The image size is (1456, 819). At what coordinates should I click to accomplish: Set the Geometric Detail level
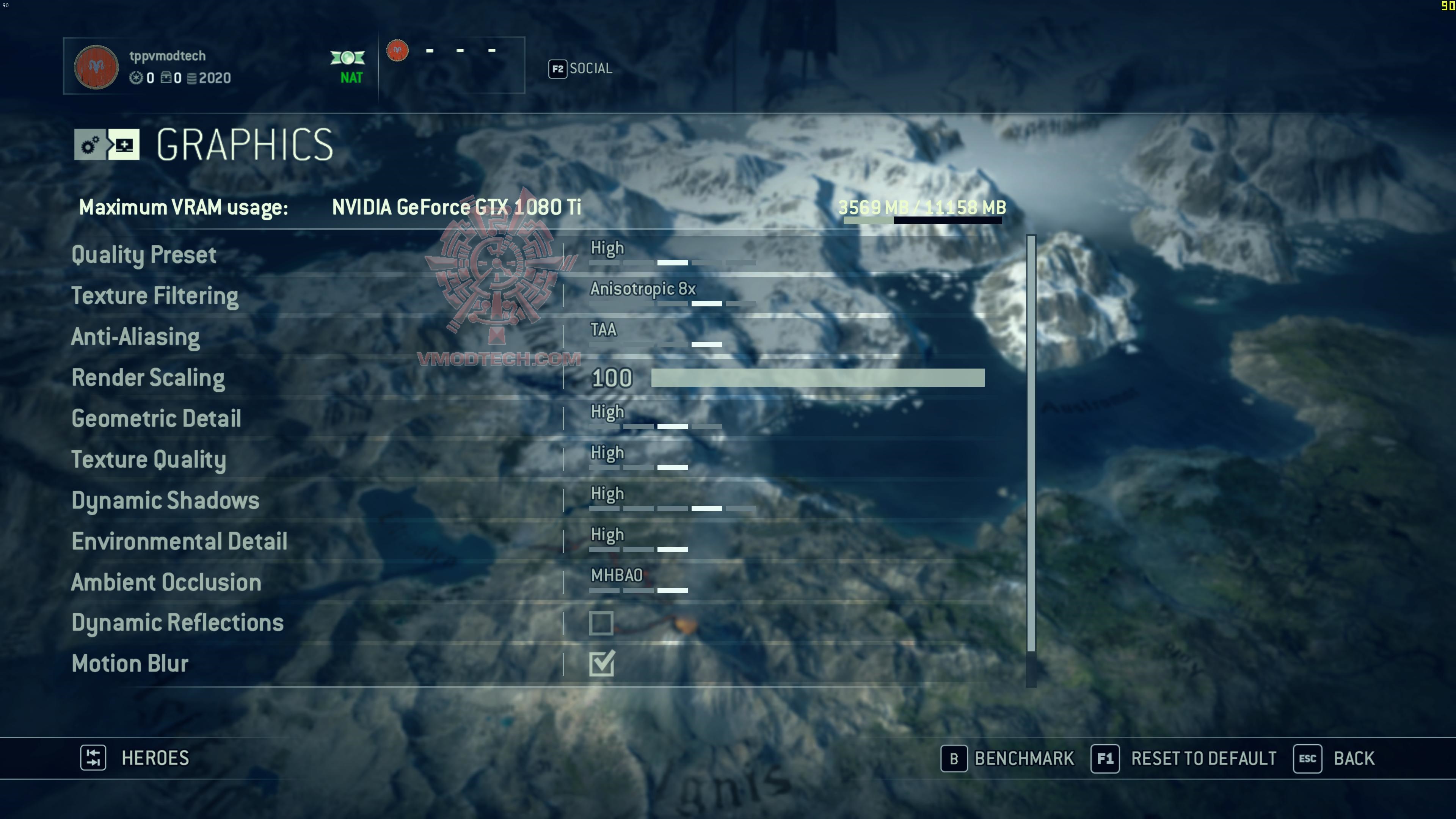click(x=656, y=418)
